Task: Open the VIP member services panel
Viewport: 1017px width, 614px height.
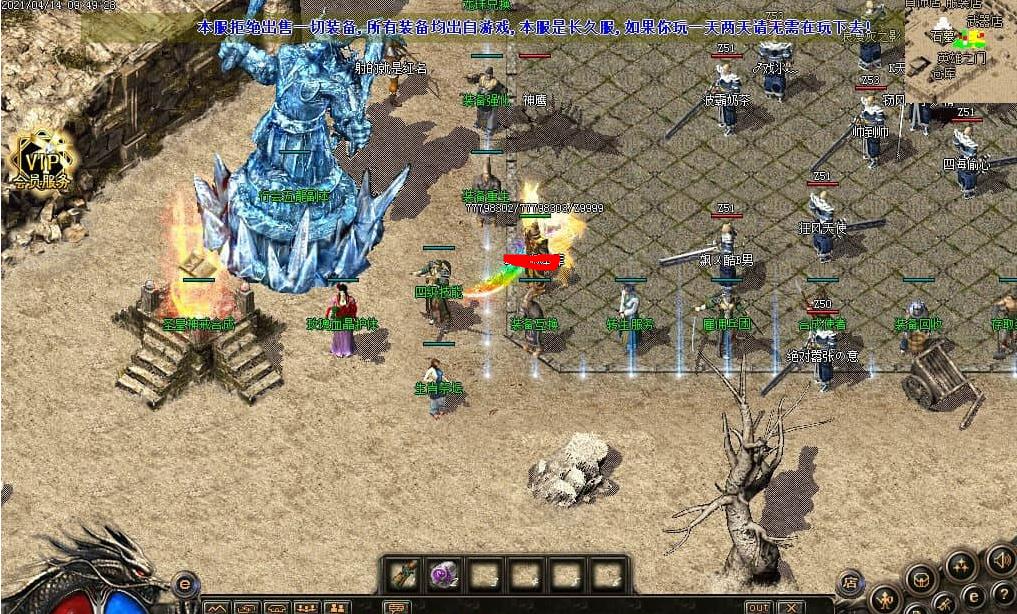Action: (41, 162)
